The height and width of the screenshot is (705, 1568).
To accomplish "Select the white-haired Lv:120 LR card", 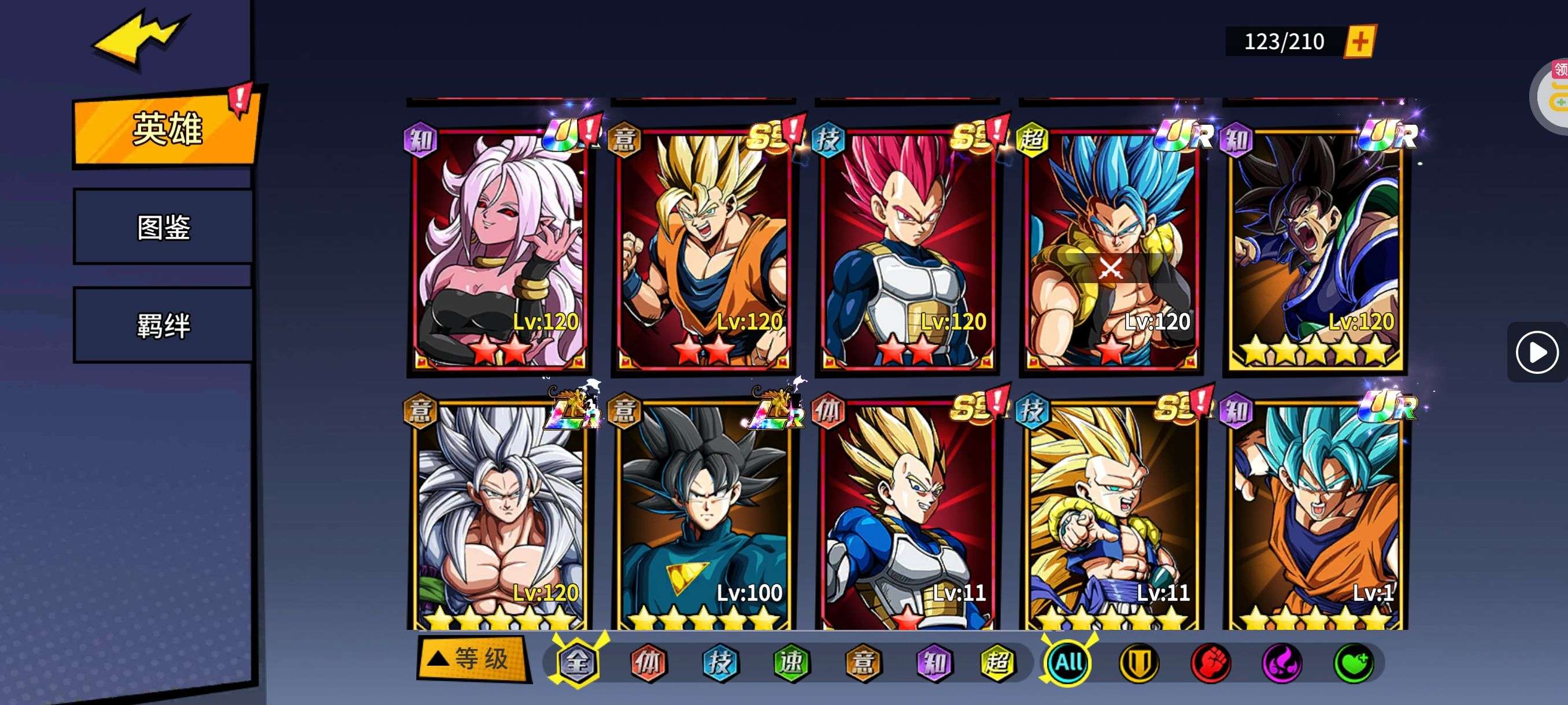I will pyautogui.click(x=499, y=517).
